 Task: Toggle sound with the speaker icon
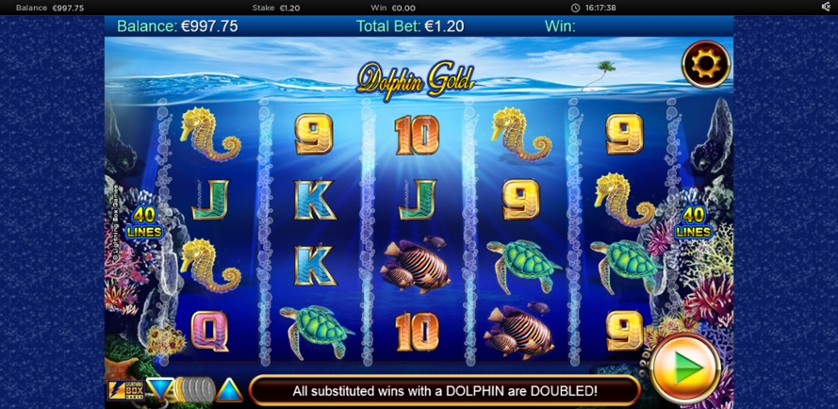click(x=826, y=7)
